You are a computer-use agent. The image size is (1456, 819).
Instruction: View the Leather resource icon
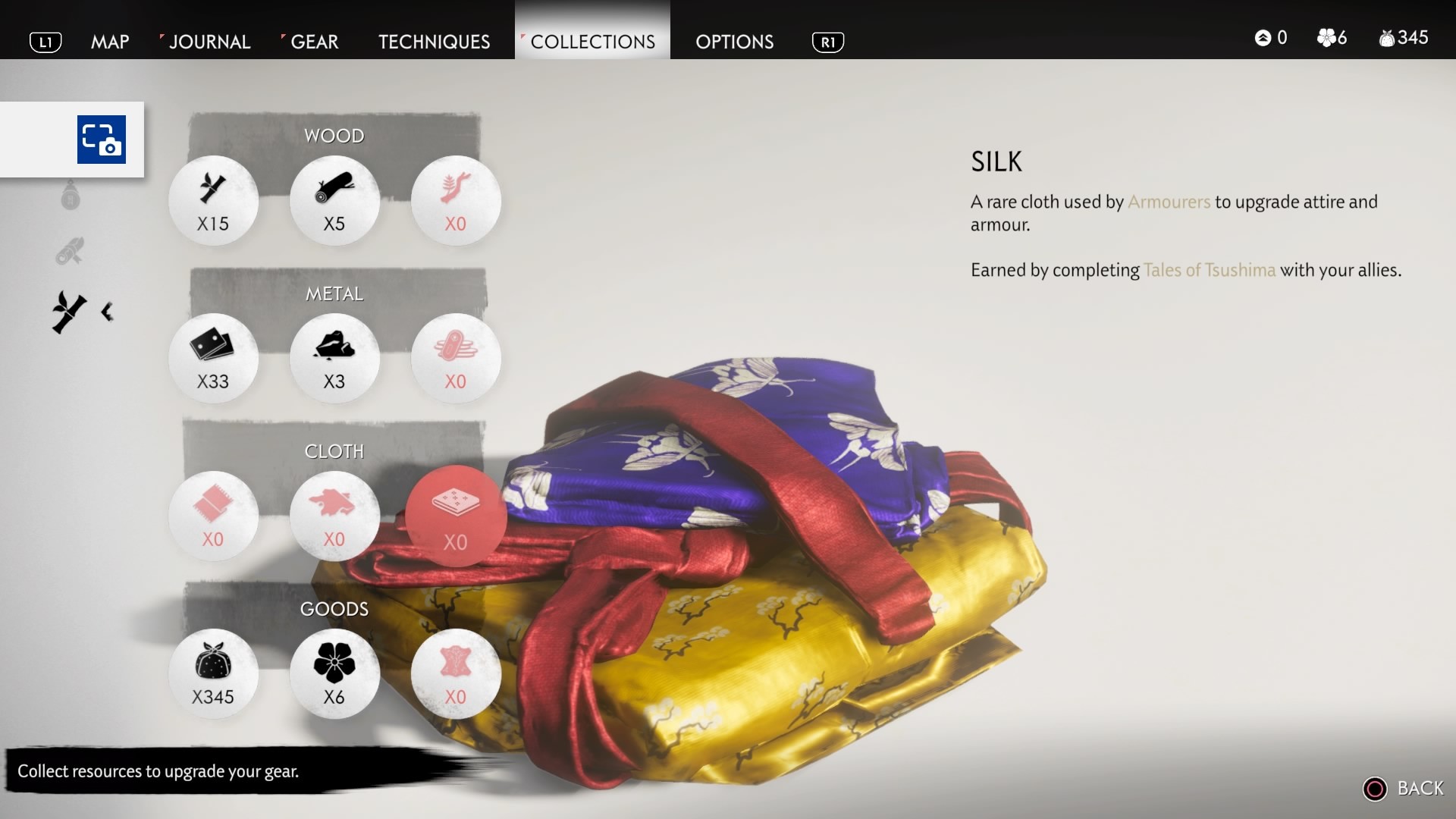coord(456,673)
